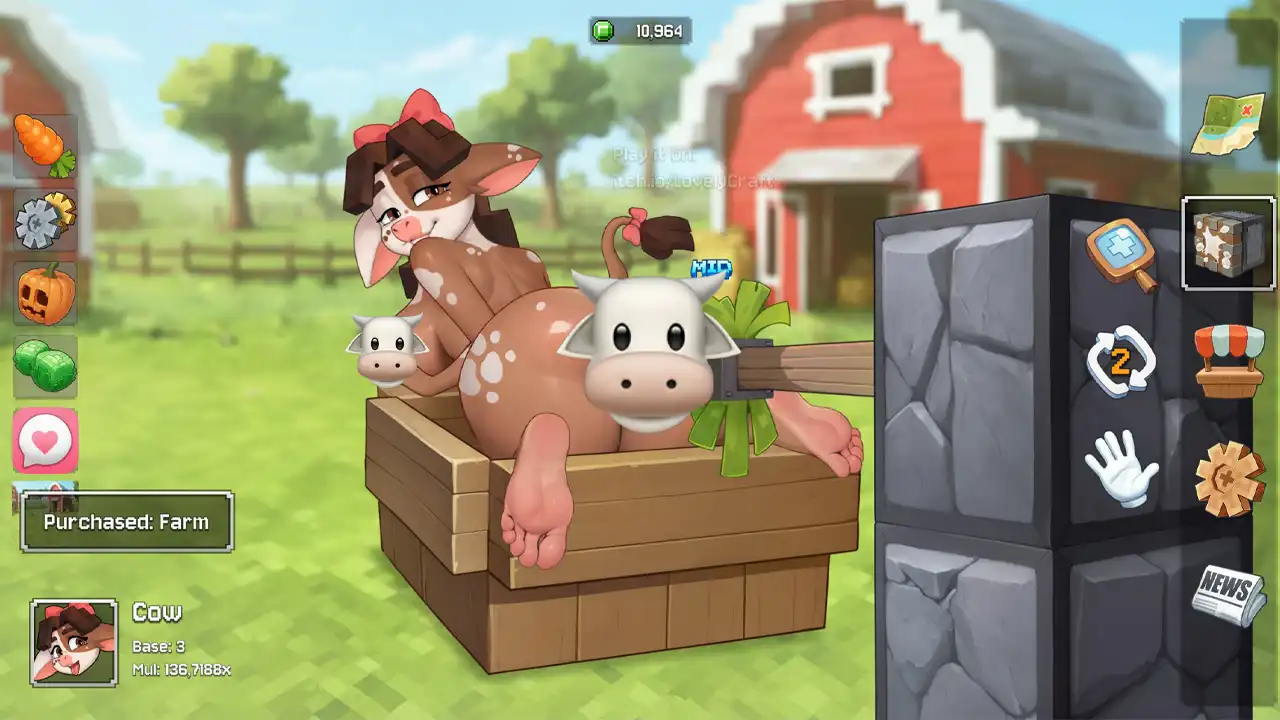Select the white glove hand tool
Screen dimensions: 1280x720
pos(1121,468)
